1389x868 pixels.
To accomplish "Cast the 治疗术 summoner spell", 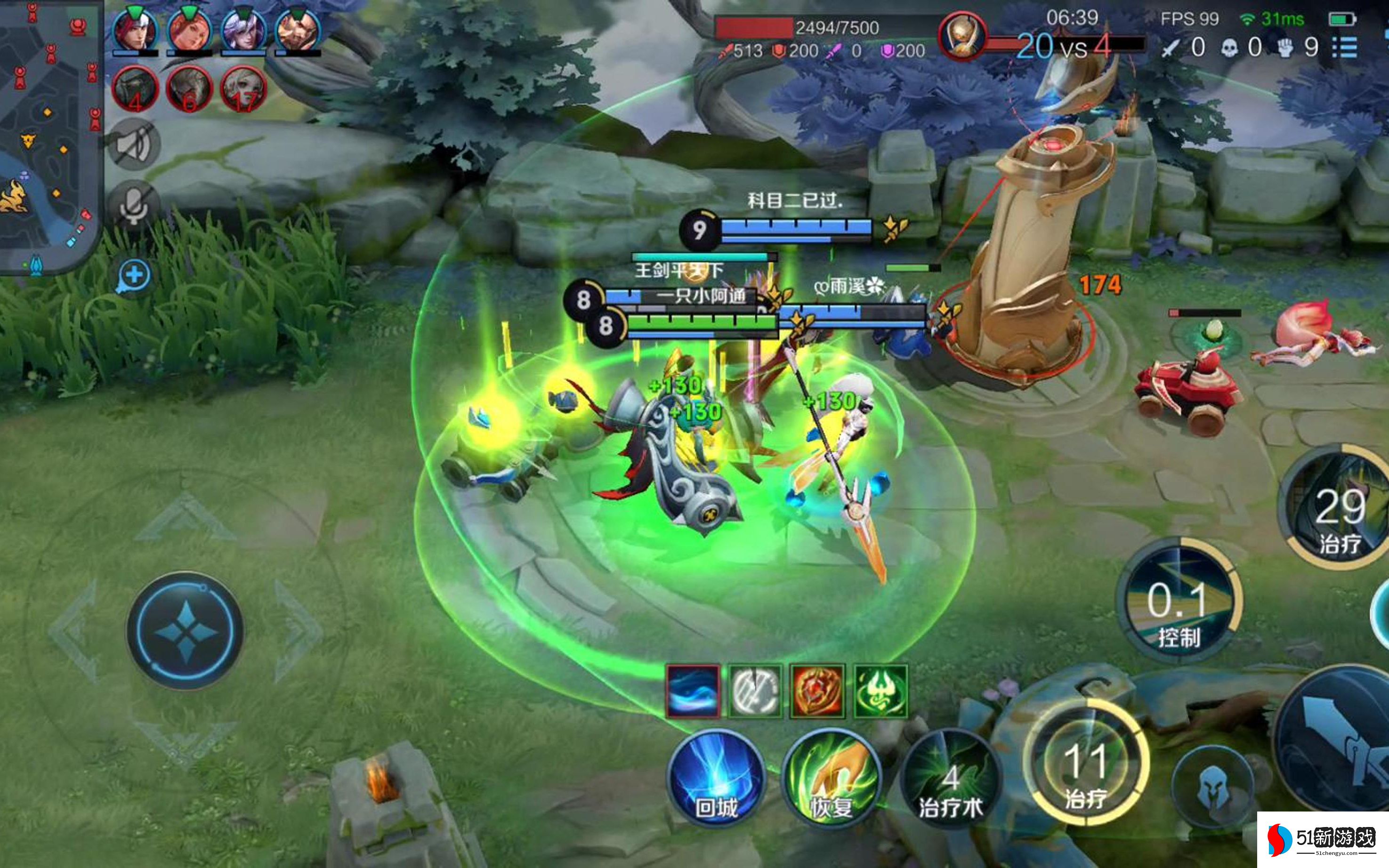I will [x=950, y=779].
